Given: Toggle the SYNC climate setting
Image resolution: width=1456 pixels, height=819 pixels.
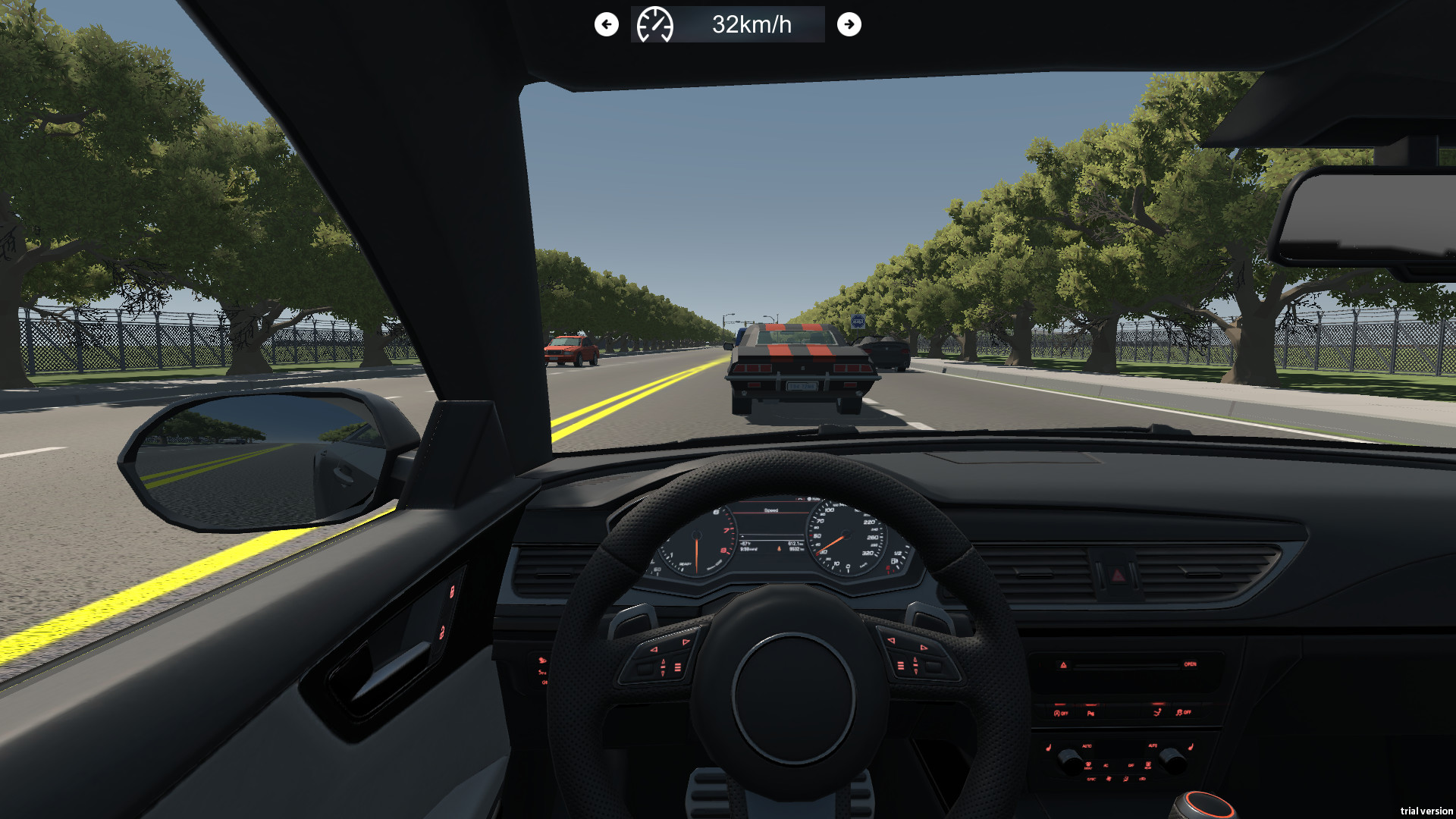Looking at the screenshot, I should (1090, 779).
